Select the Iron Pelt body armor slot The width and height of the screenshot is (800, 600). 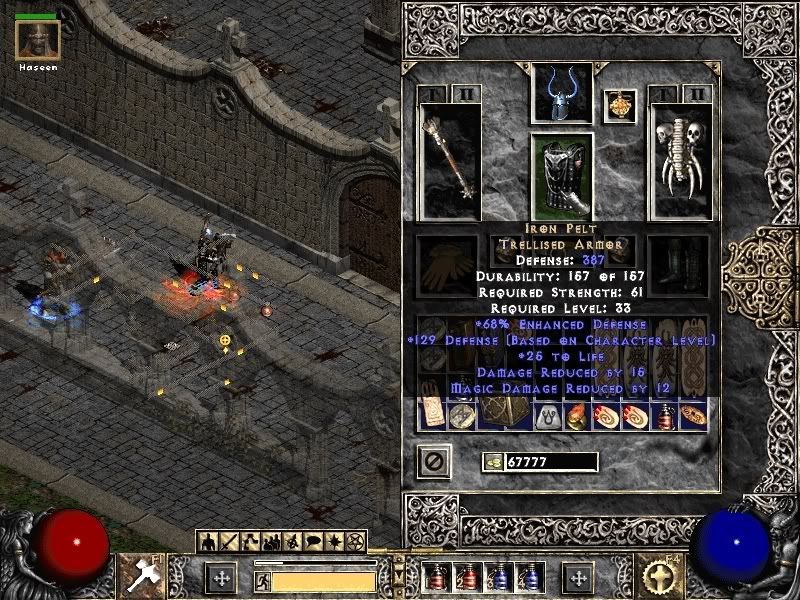click(561, 174)
